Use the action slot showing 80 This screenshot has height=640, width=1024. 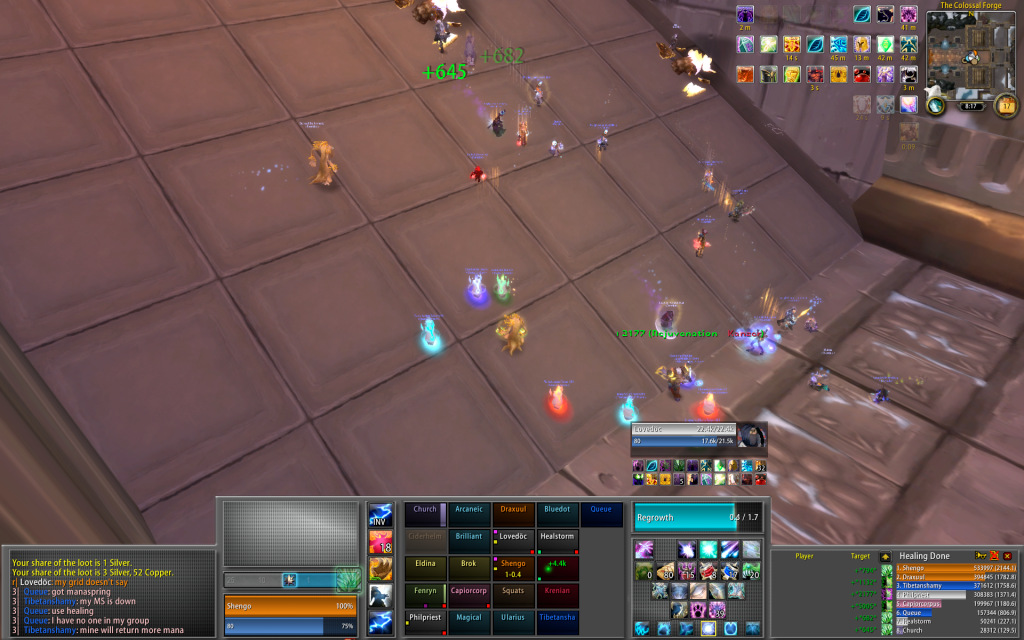tap(664, 571)
